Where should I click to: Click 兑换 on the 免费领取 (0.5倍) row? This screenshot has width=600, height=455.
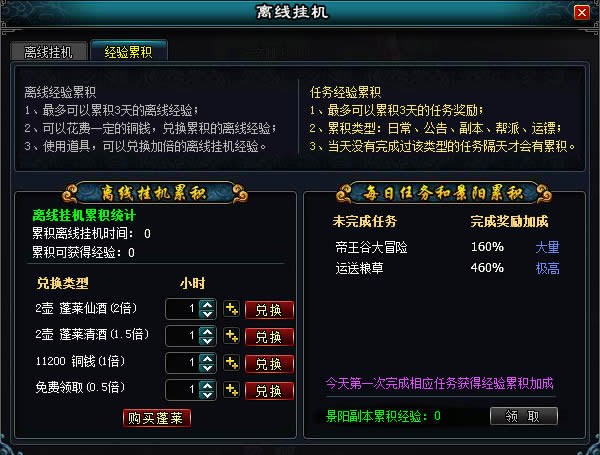269,390
